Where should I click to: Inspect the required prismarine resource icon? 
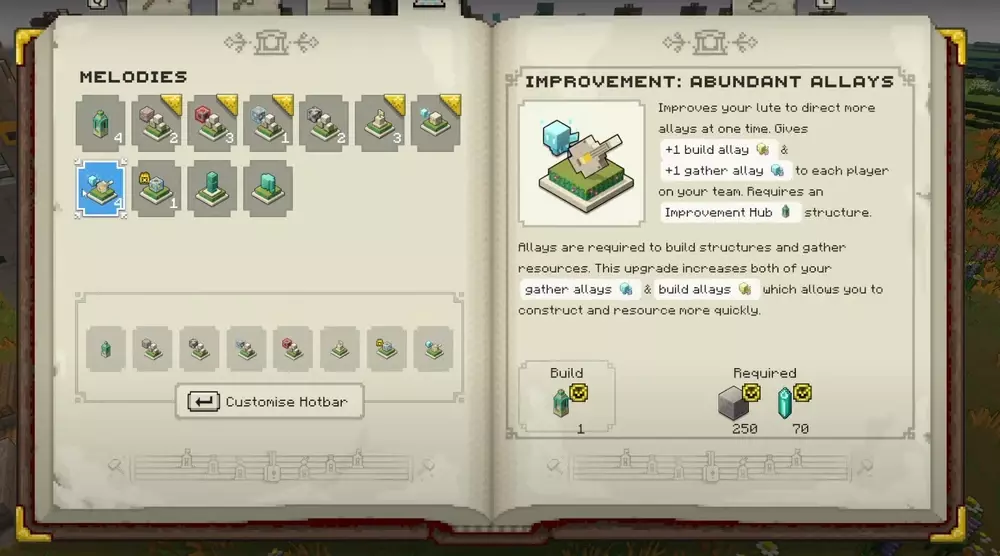click(x=786, y=403)
